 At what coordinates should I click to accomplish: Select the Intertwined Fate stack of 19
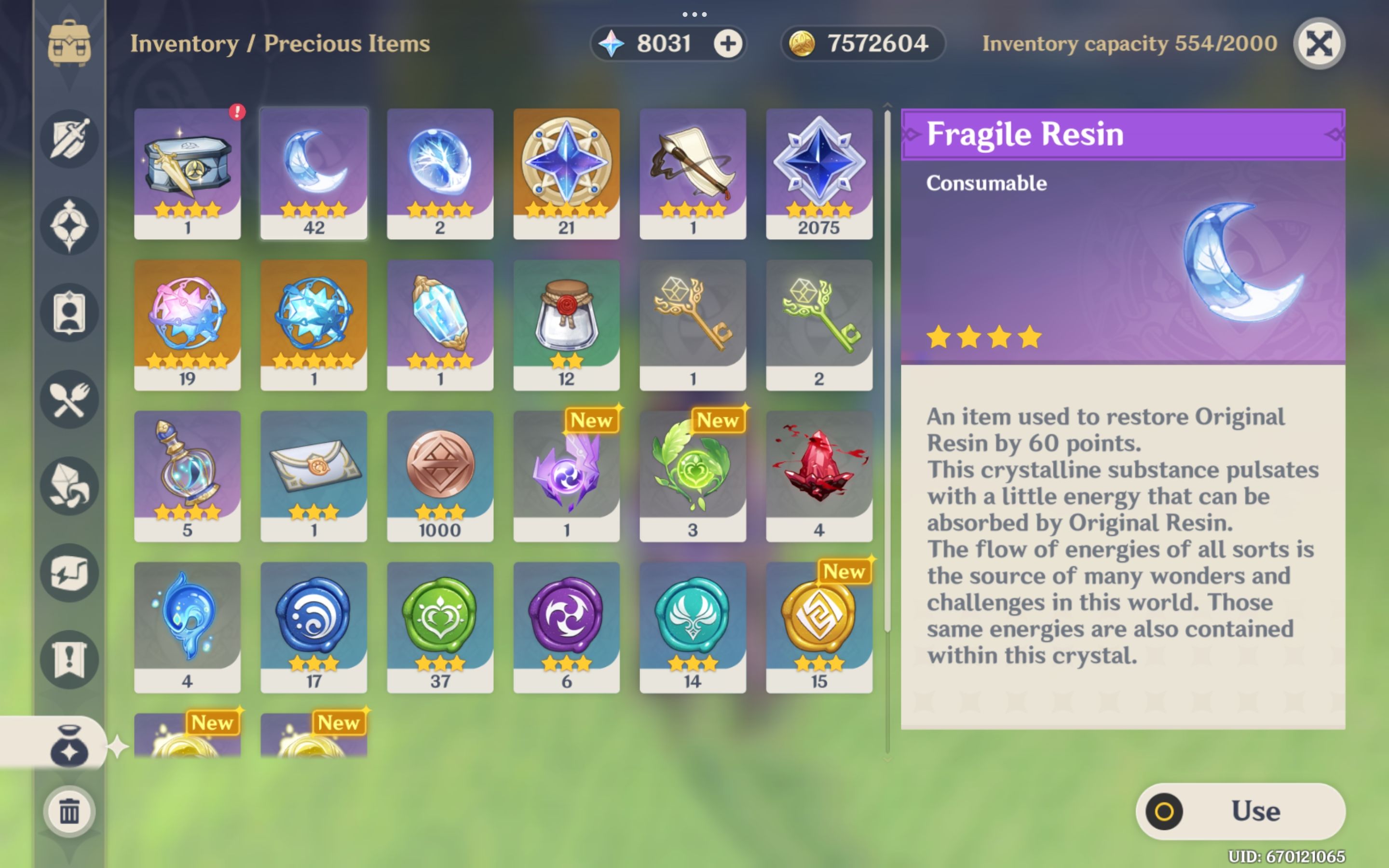187,325
